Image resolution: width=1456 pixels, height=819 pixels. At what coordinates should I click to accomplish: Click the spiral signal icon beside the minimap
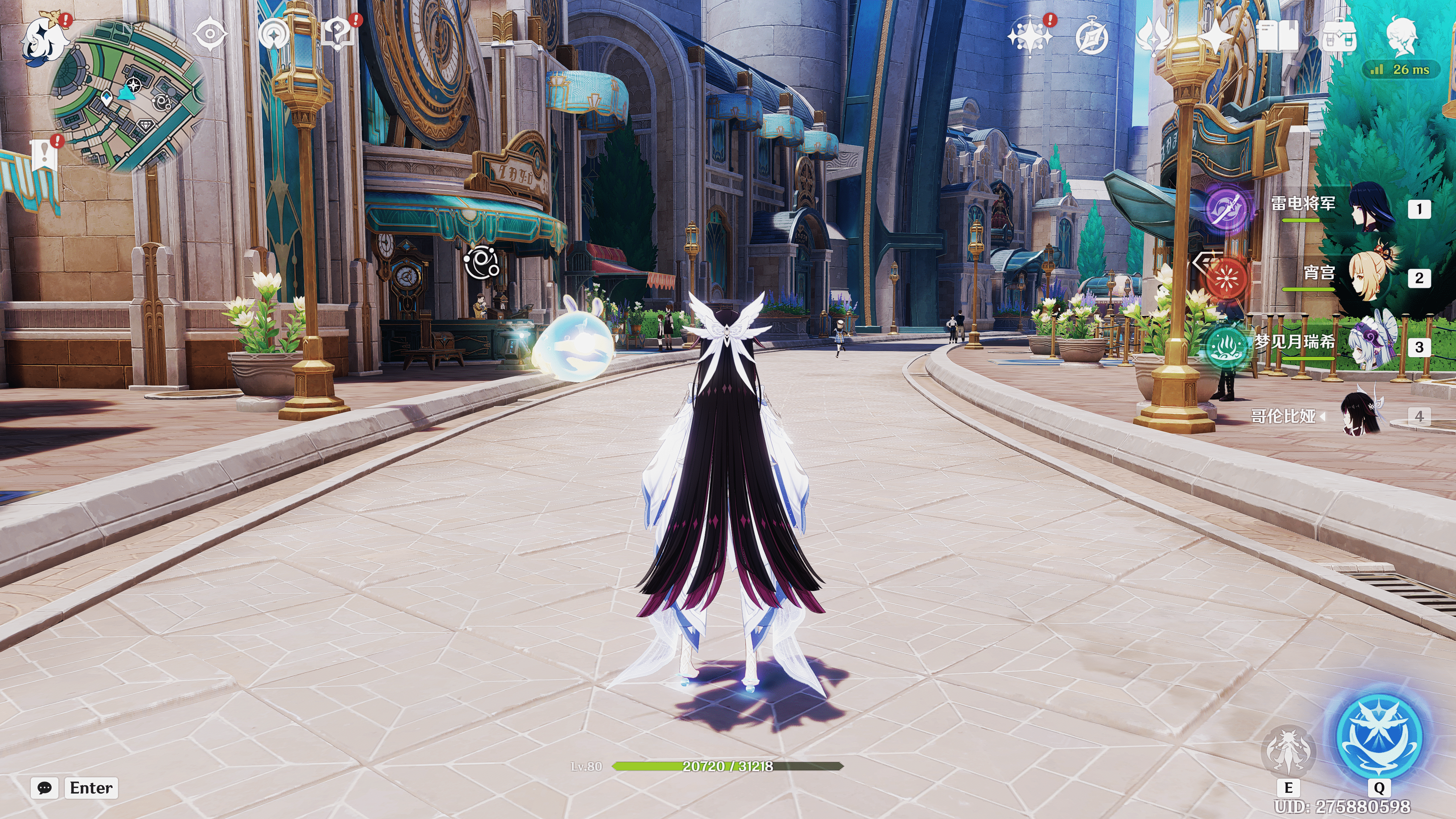click(x=273, y=35)
